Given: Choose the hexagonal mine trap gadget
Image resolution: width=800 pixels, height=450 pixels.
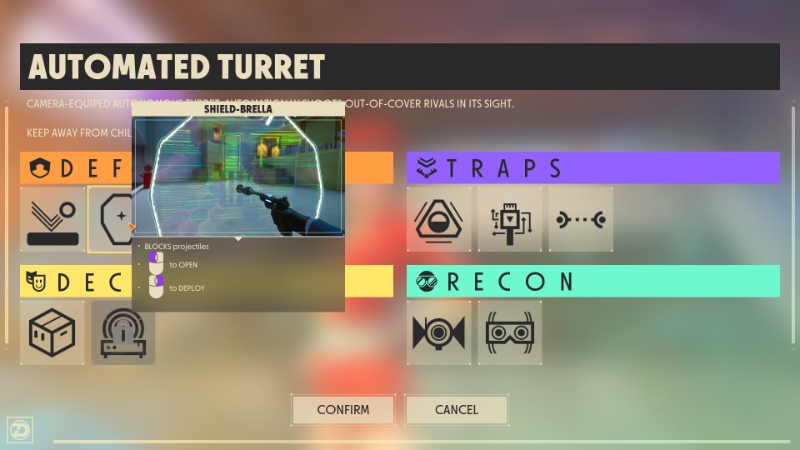Looking at the screenshot, I should tap(438, 219).
